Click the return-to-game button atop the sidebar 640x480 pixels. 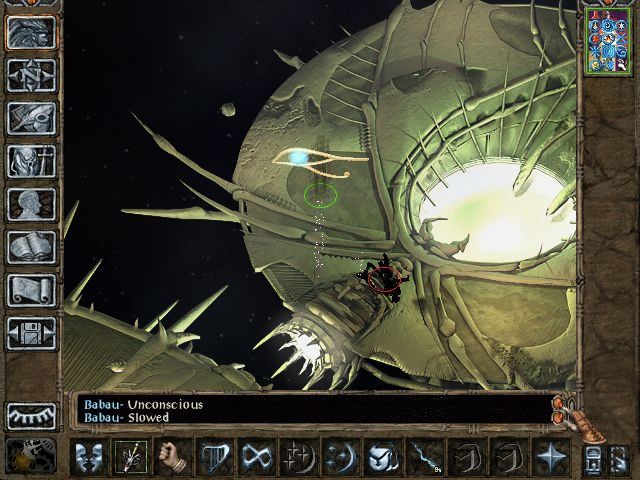tap(31, 32)
